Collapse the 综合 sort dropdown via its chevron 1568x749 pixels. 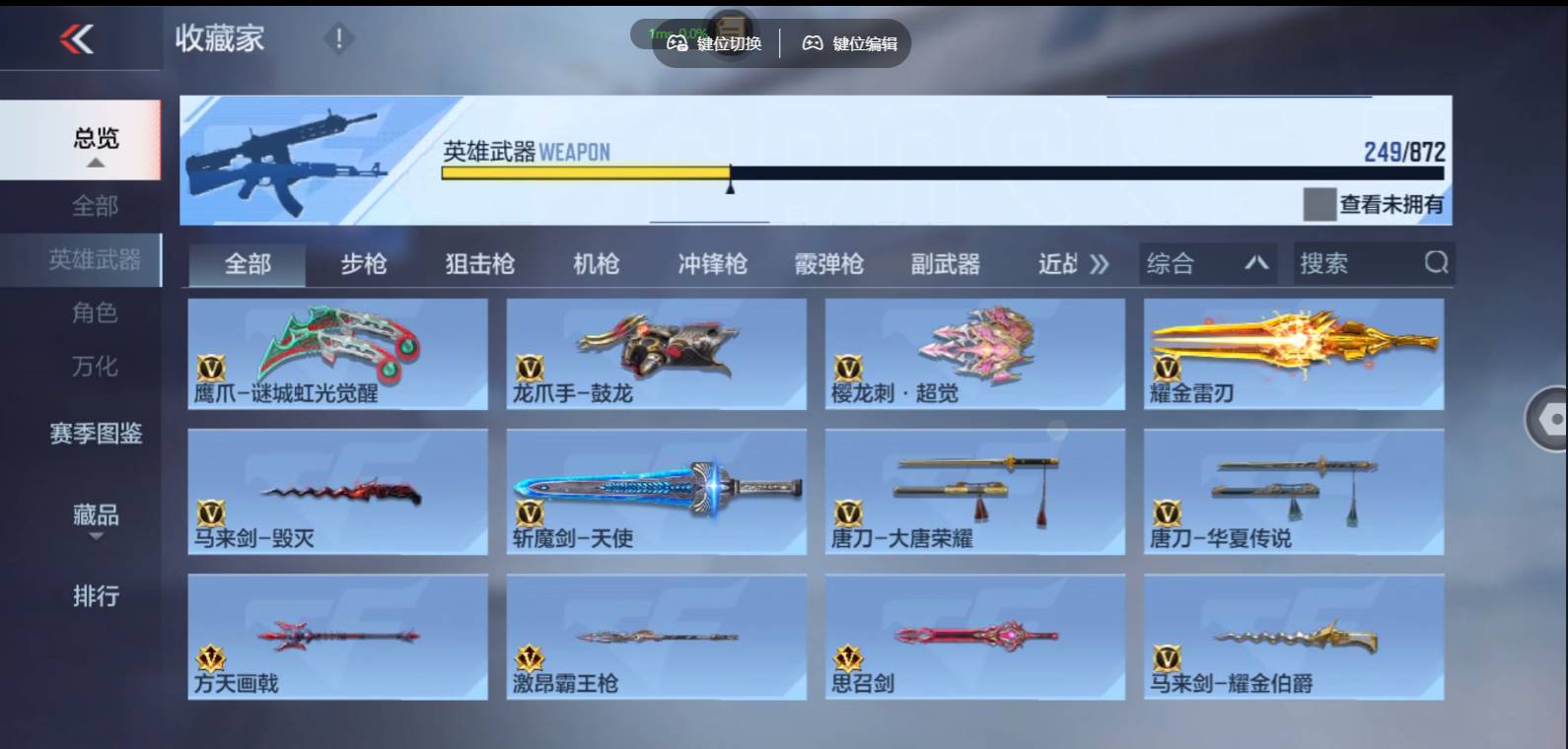click(1258, 263)
